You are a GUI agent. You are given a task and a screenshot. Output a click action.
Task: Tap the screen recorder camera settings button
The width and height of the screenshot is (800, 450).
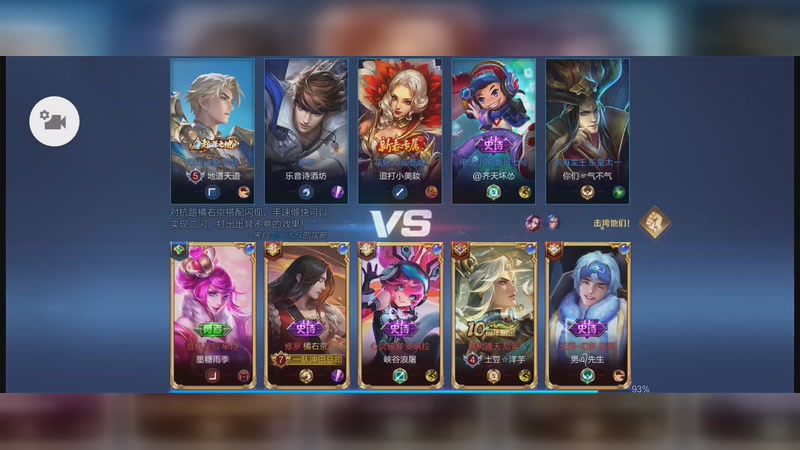click(54, 122)
